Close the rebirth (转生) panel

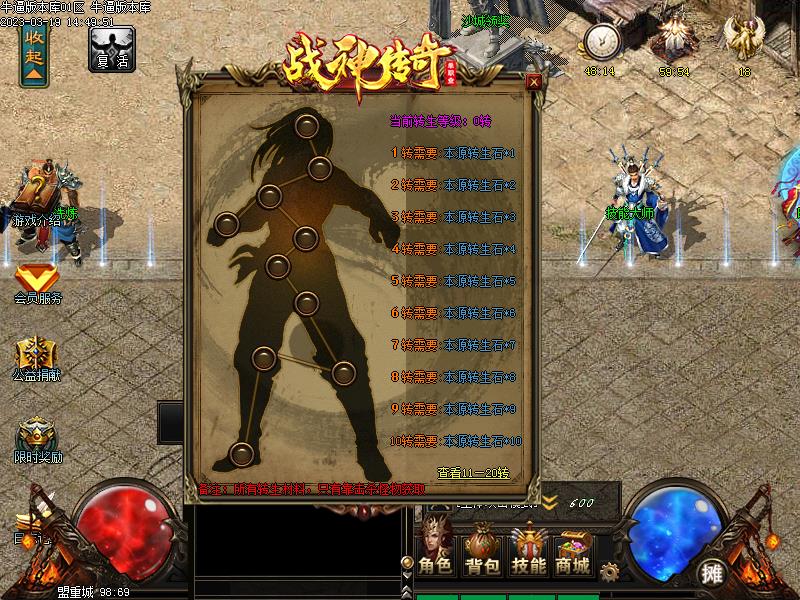click(x=534, y=82)
